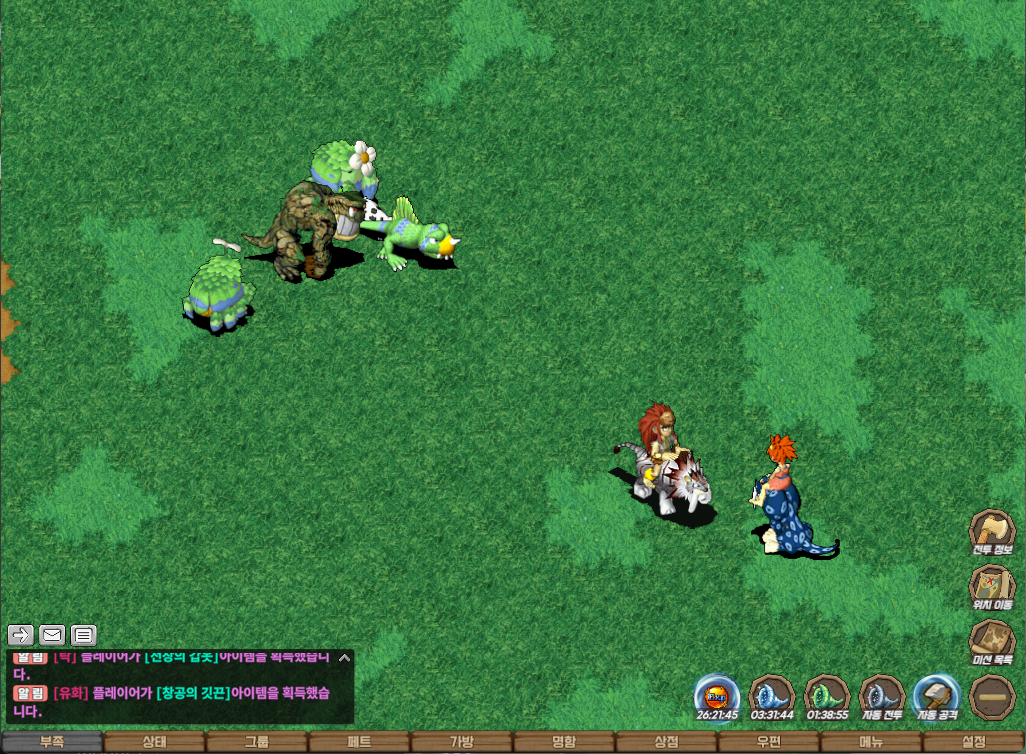Viewport: 1026px width, 754px height.
Task: Click the envelope button above the chat
Action: [52, 634]
